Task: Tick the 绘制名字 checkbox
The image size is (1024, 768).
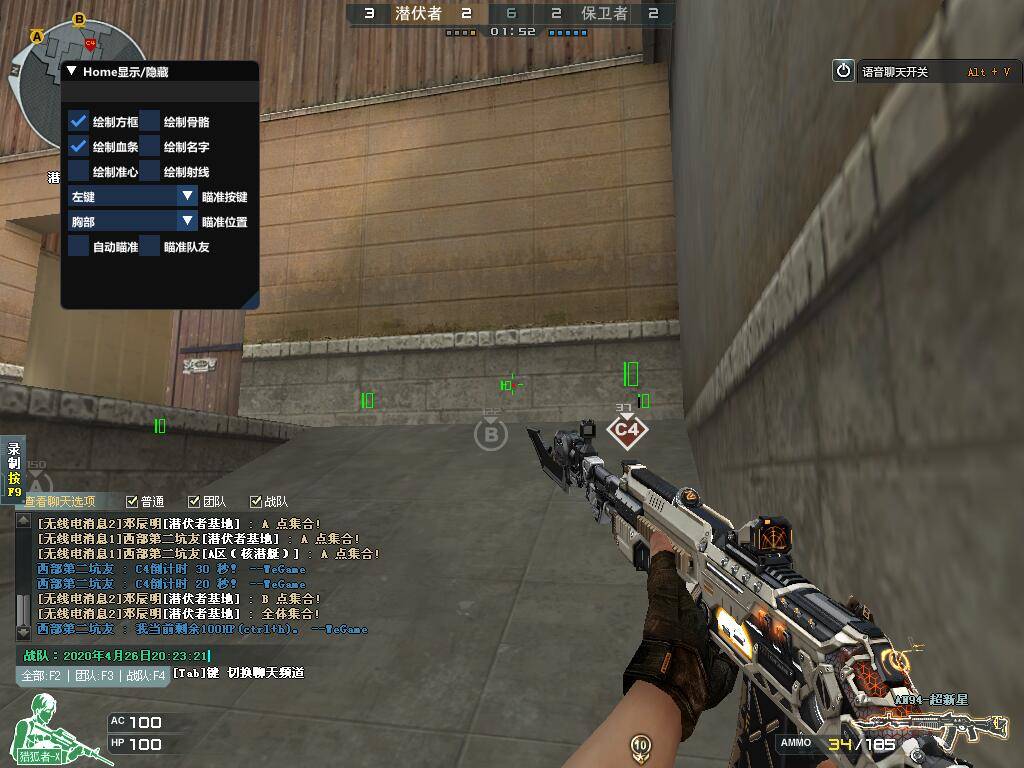Action: coord(150,146)
